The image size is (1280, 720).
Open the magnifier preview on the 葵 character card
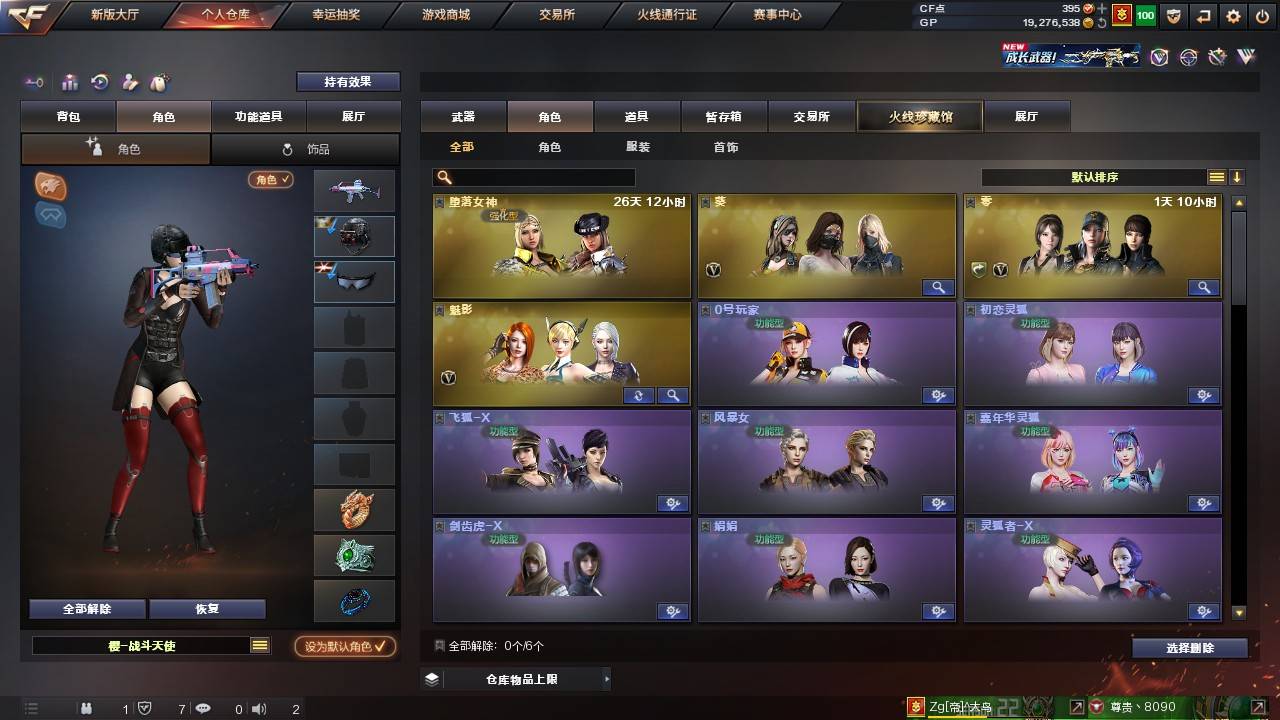click(x=937, y=288)
